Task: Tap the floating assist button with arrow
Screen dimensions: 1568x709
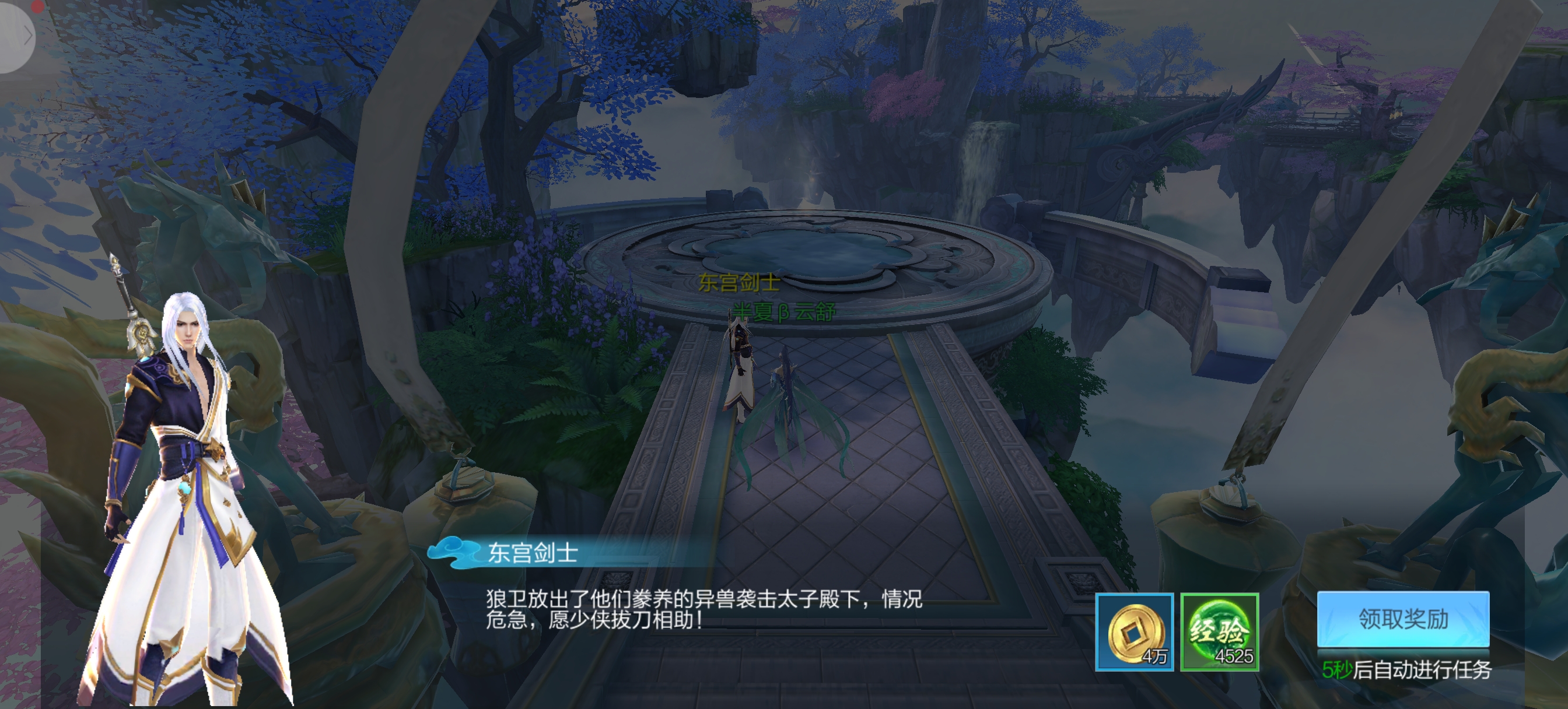Action: 17,37
